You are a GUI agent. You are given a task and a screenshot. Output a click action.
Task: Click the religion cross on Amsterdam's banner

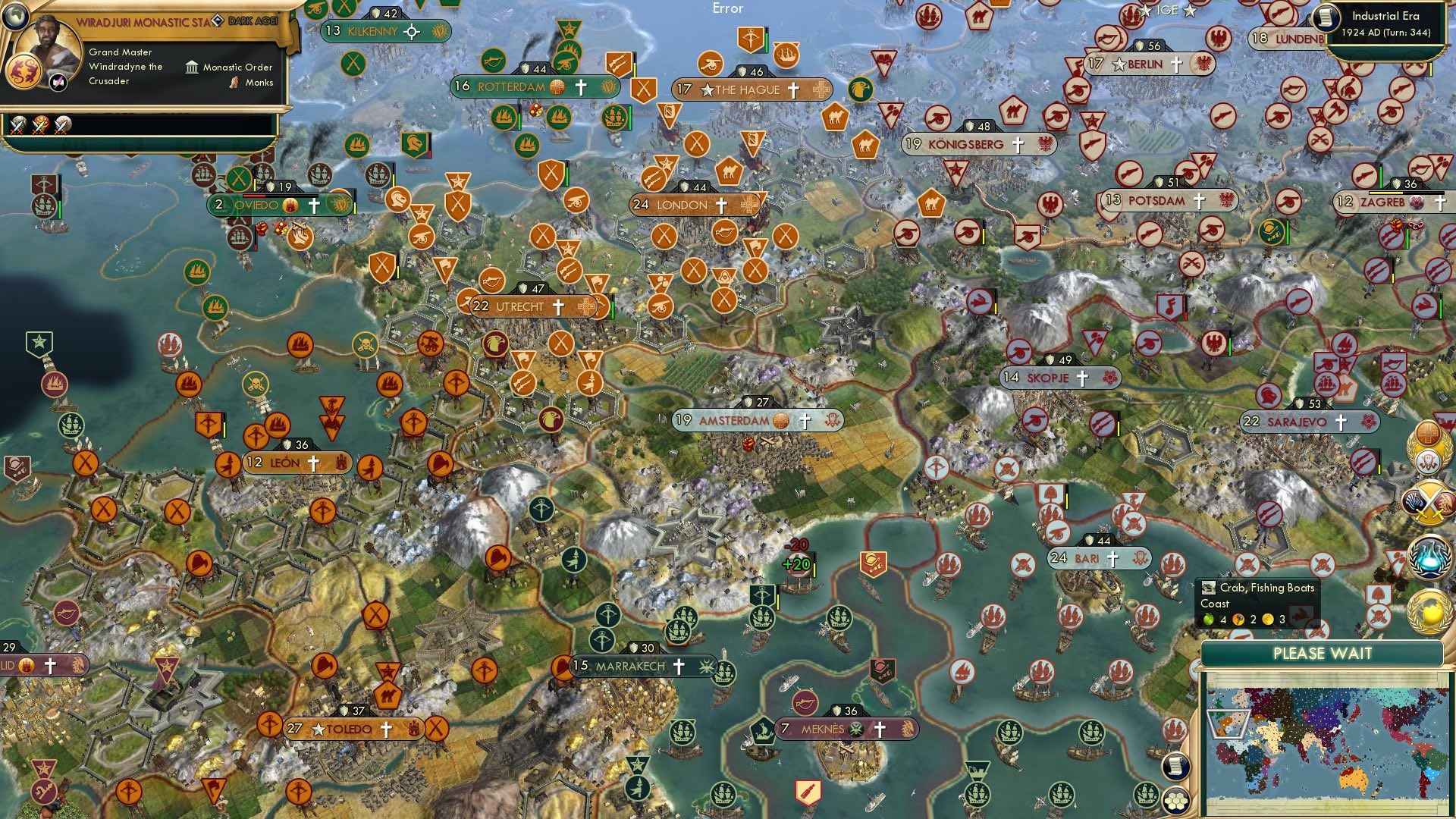pyautogui.click(x=805, y=421)
